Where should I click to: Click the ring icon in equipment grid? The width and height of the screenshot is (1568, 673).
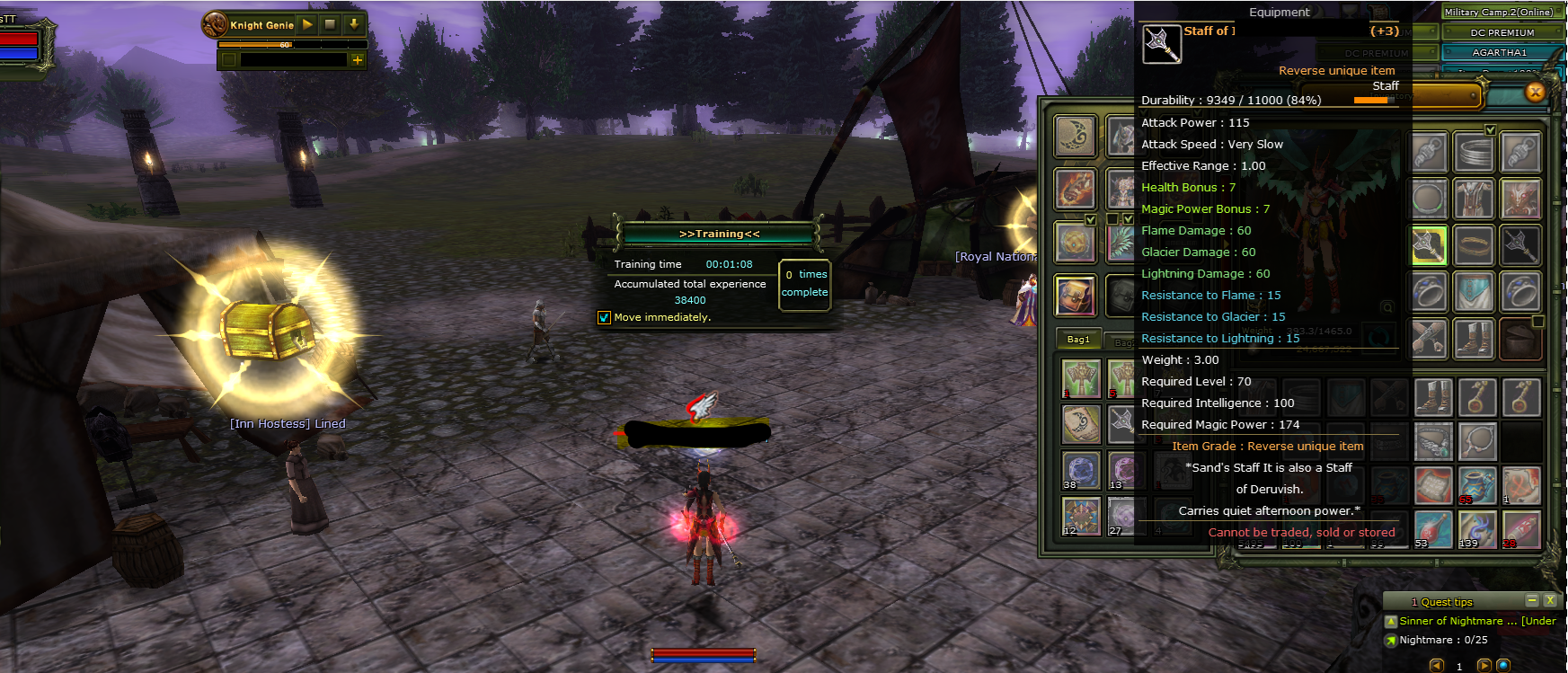(x=1474, y=245)
